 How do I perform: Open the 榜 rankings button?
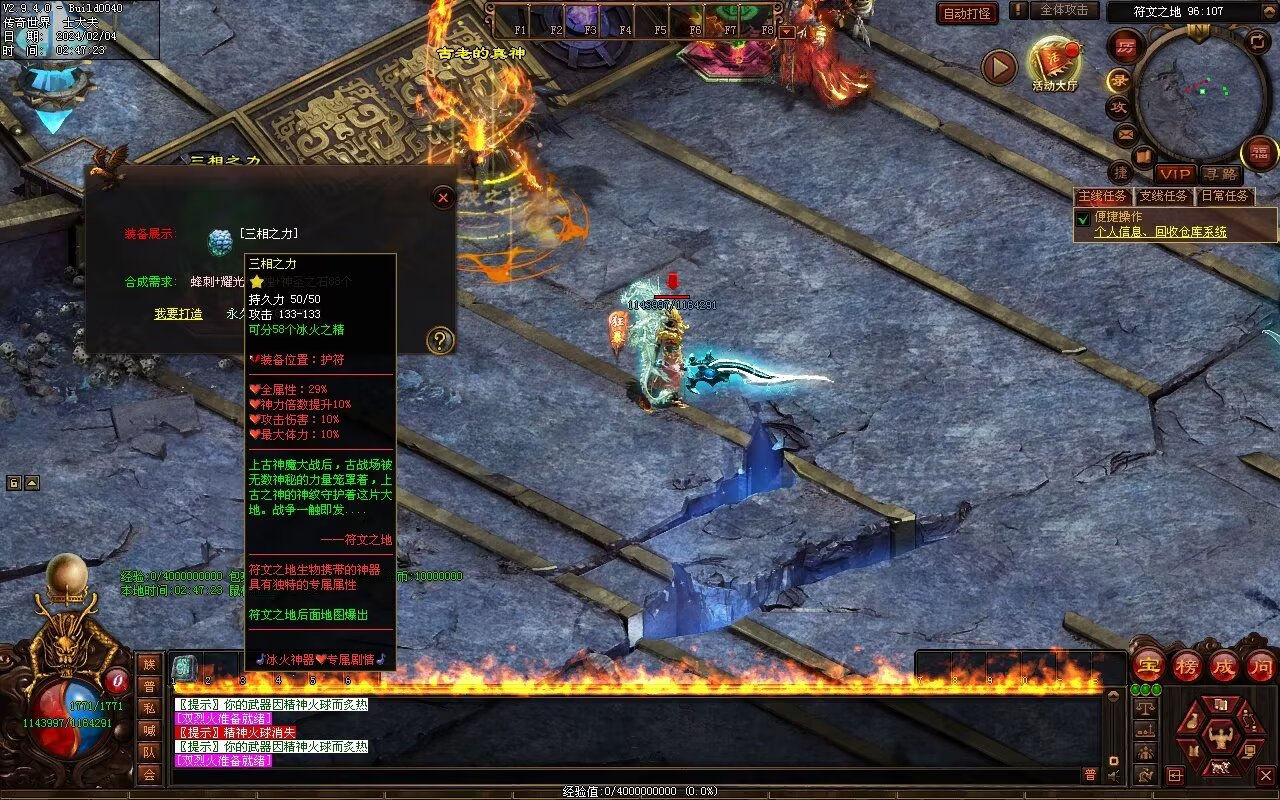[1187, 666]
